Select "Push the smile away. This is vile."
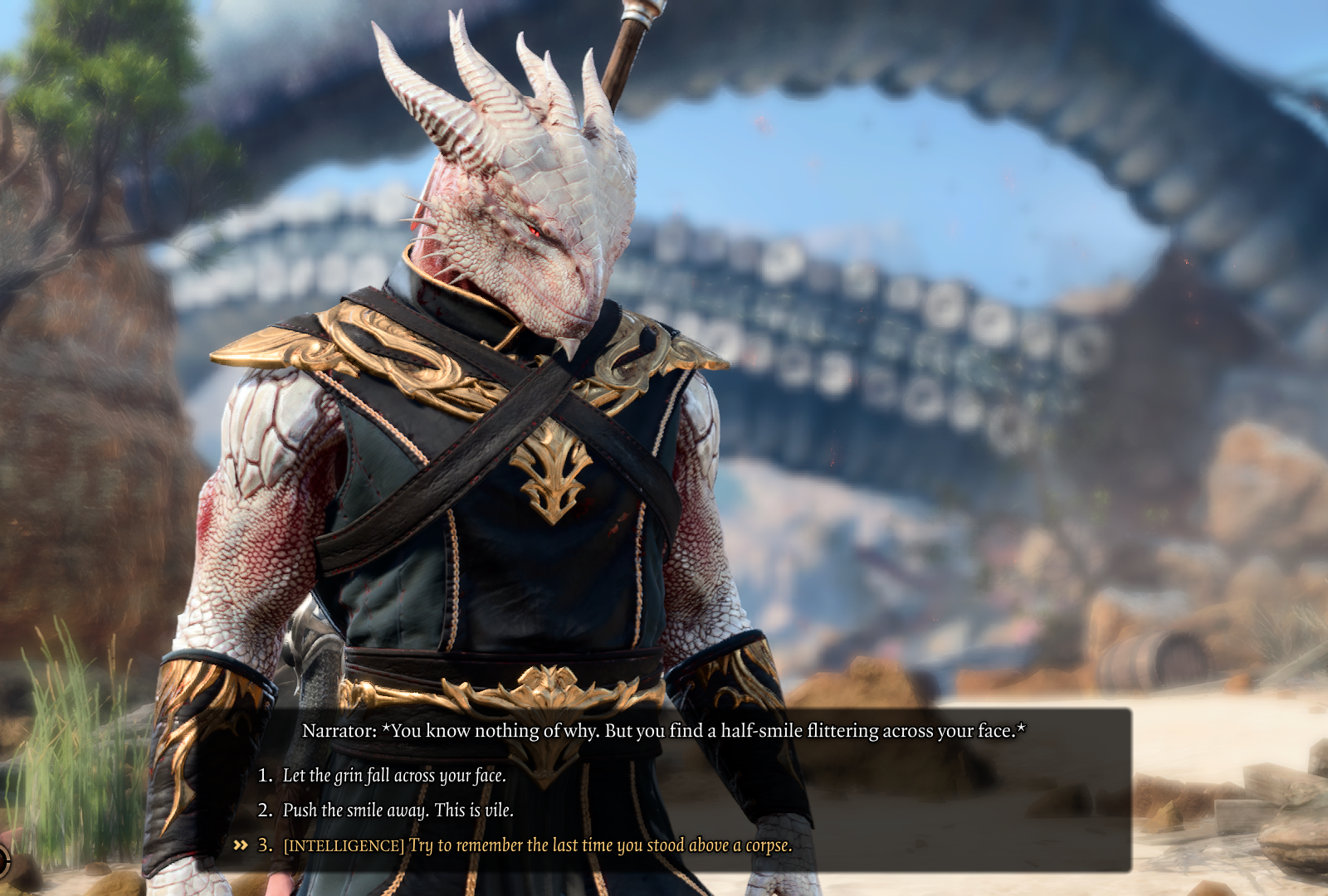Image resolution: width=1328 pixels, height=896 pixels. (398, 811)
